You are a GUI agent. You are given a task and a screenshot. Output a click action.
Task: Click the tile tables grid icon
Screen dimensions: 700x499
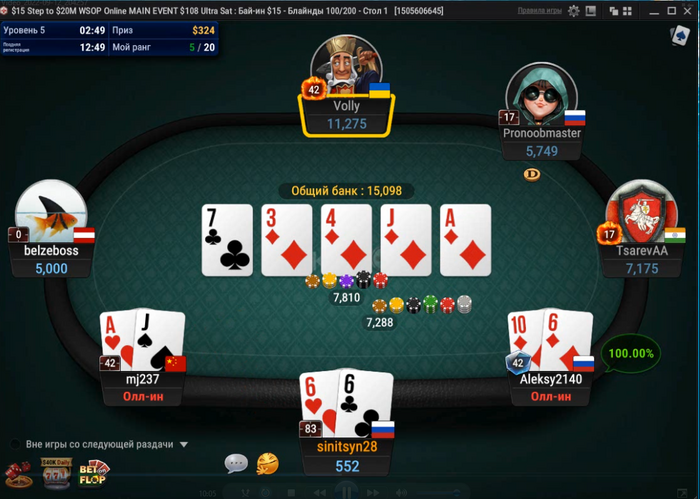[627, 11]
